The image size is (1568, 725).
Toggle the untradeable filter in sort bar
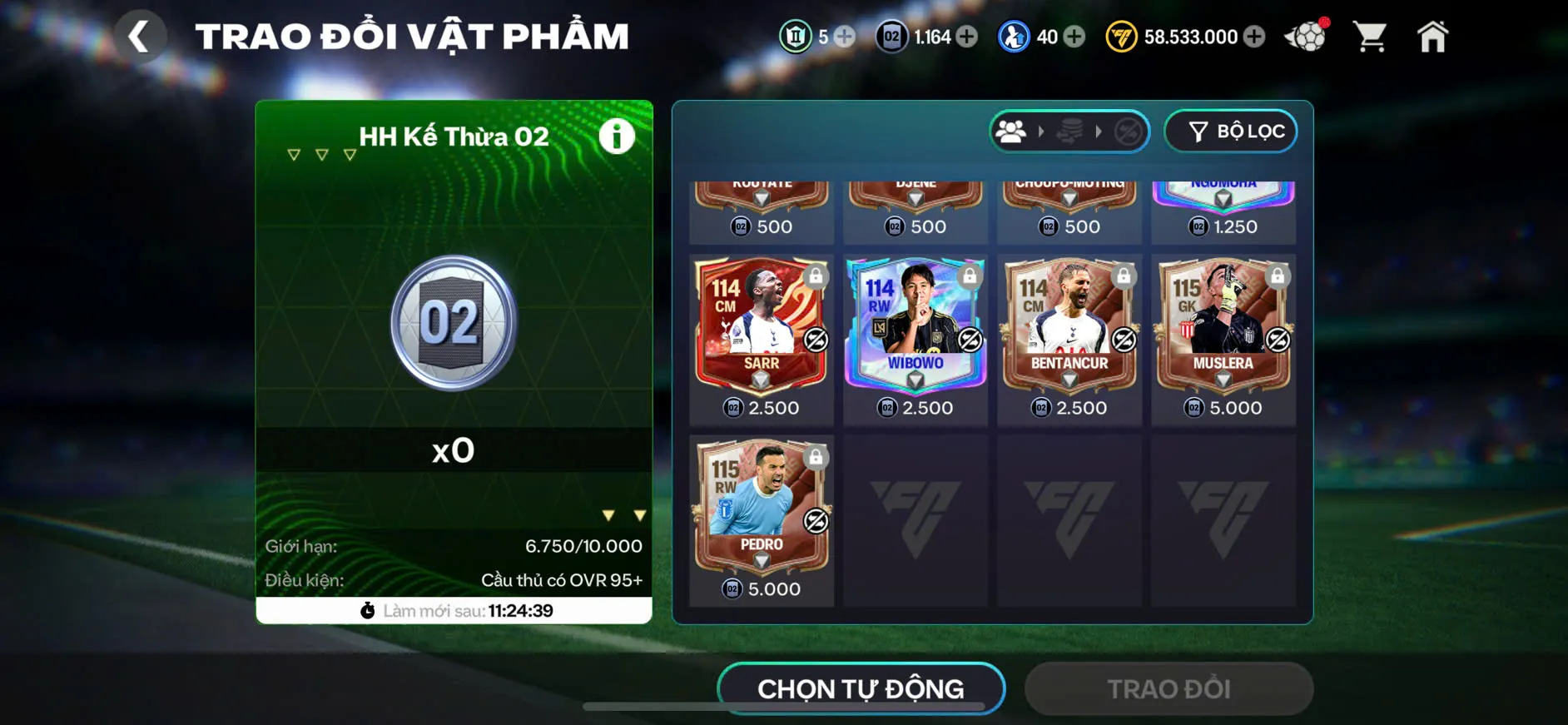point(1128,131)
